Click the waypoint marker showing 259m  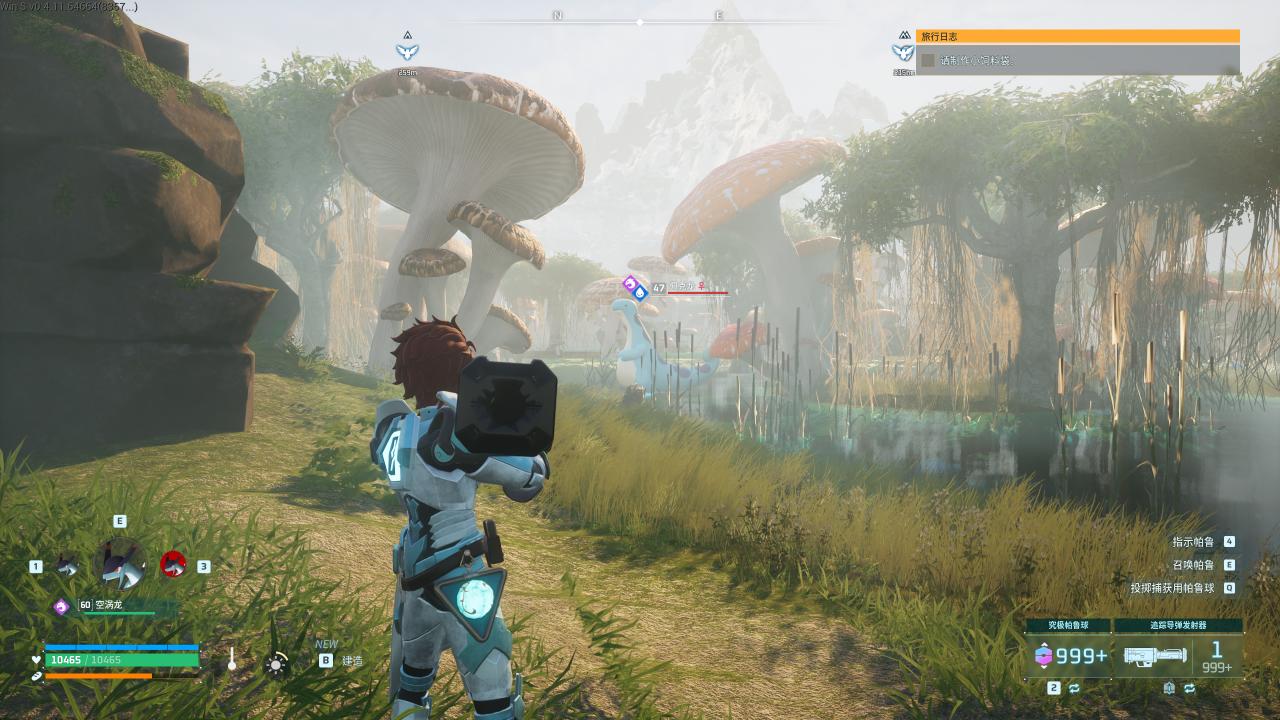point(407,51)
